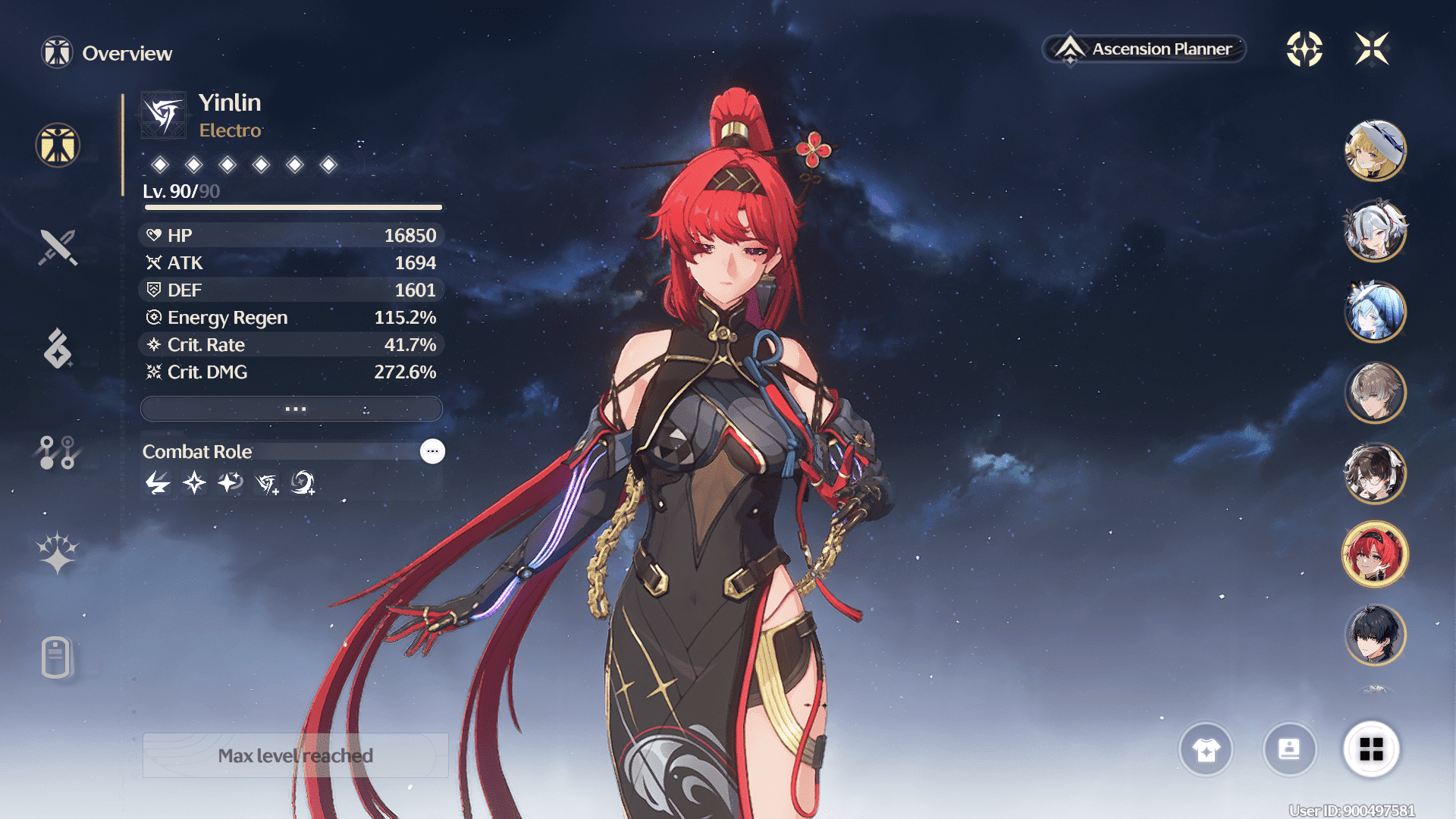Show Combat Role details bubble
1456x819 pixels.
point(432,451)
